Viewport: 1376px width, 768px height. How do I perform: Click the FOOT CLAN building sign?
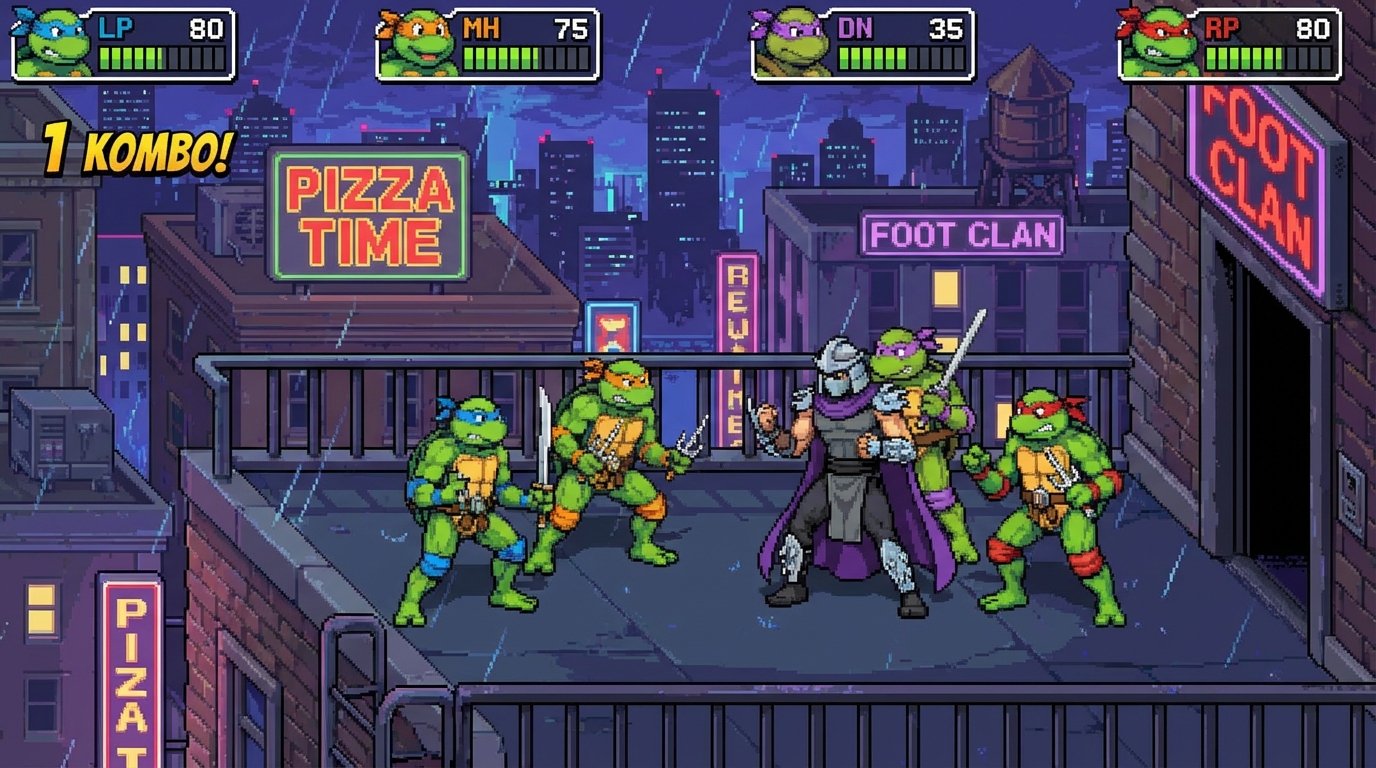[x=965, y=232]
